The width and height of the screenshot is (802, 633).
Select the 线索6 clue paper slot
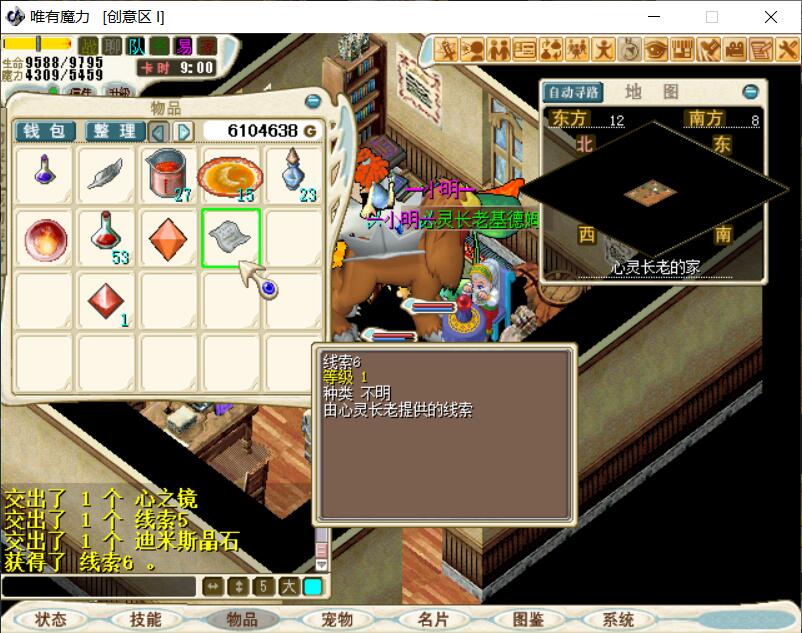click(x=231, y=238)
